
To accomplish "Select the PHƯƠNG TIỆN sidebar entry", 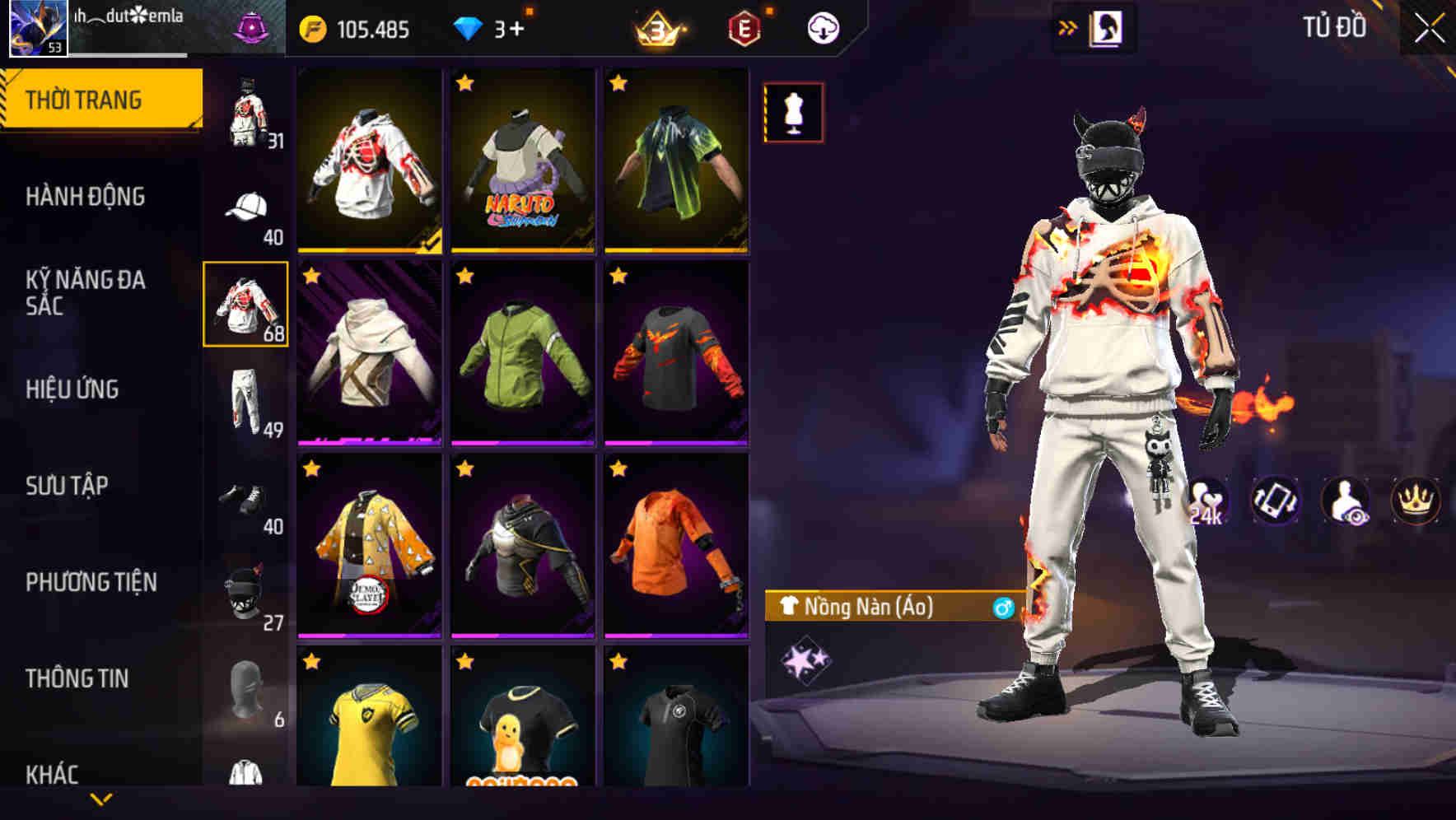I will coord(91,581).
